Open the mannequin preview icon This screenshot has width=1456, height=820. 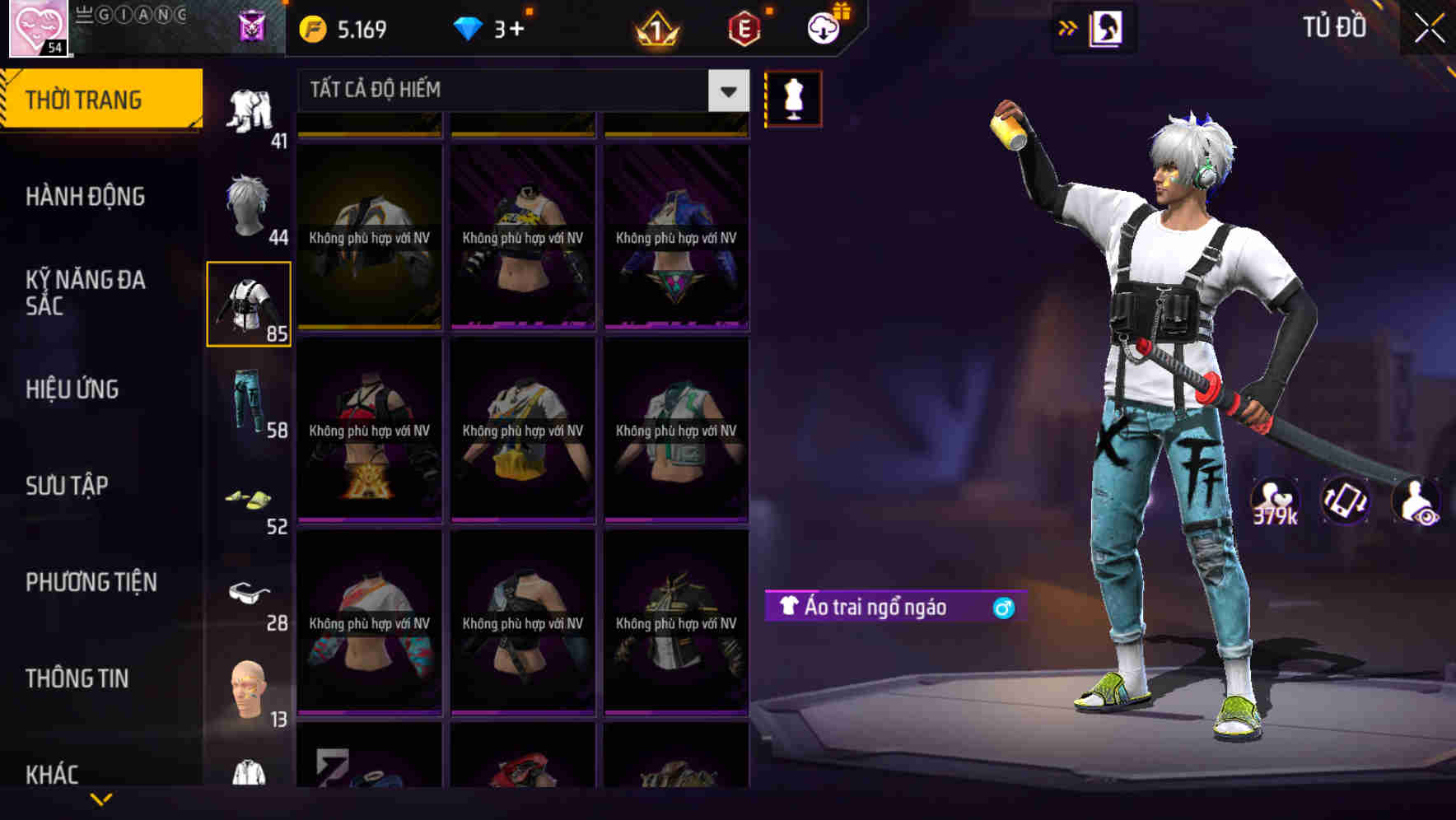click(x=793, y=98)
